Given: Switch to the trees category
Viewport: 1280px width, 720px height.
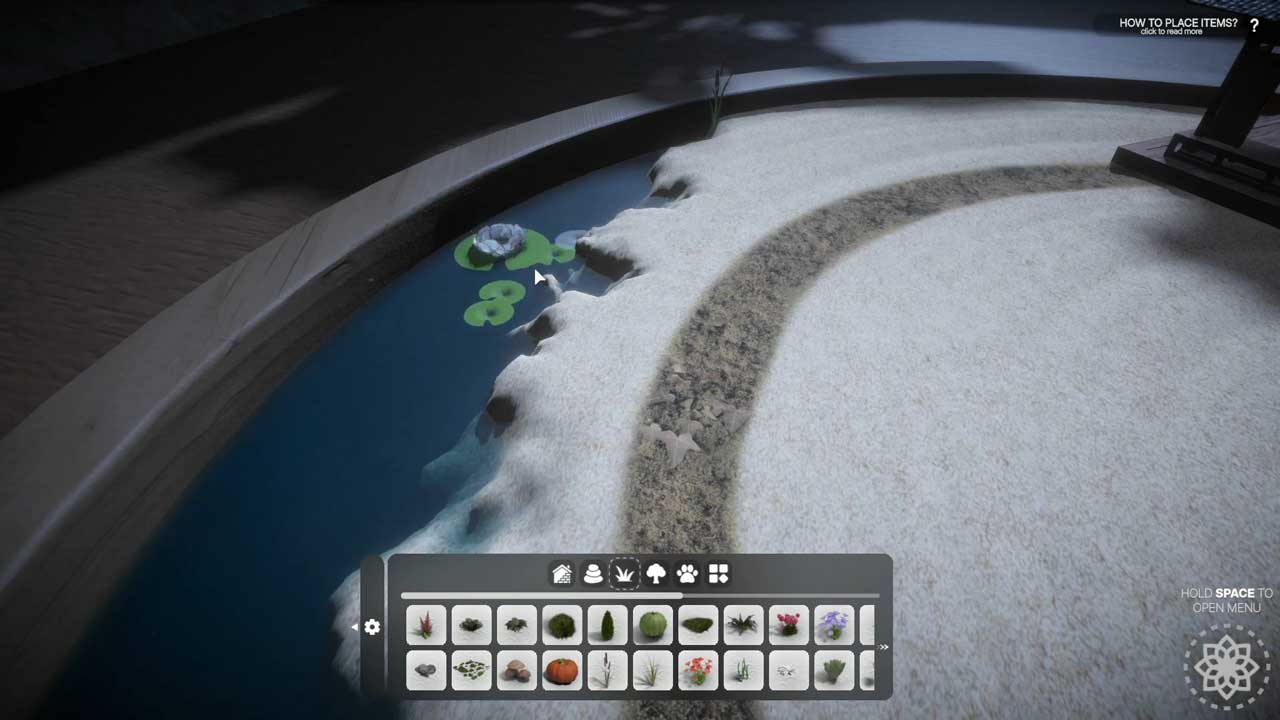Looking at the screenshot, I should tap(656, 574).
